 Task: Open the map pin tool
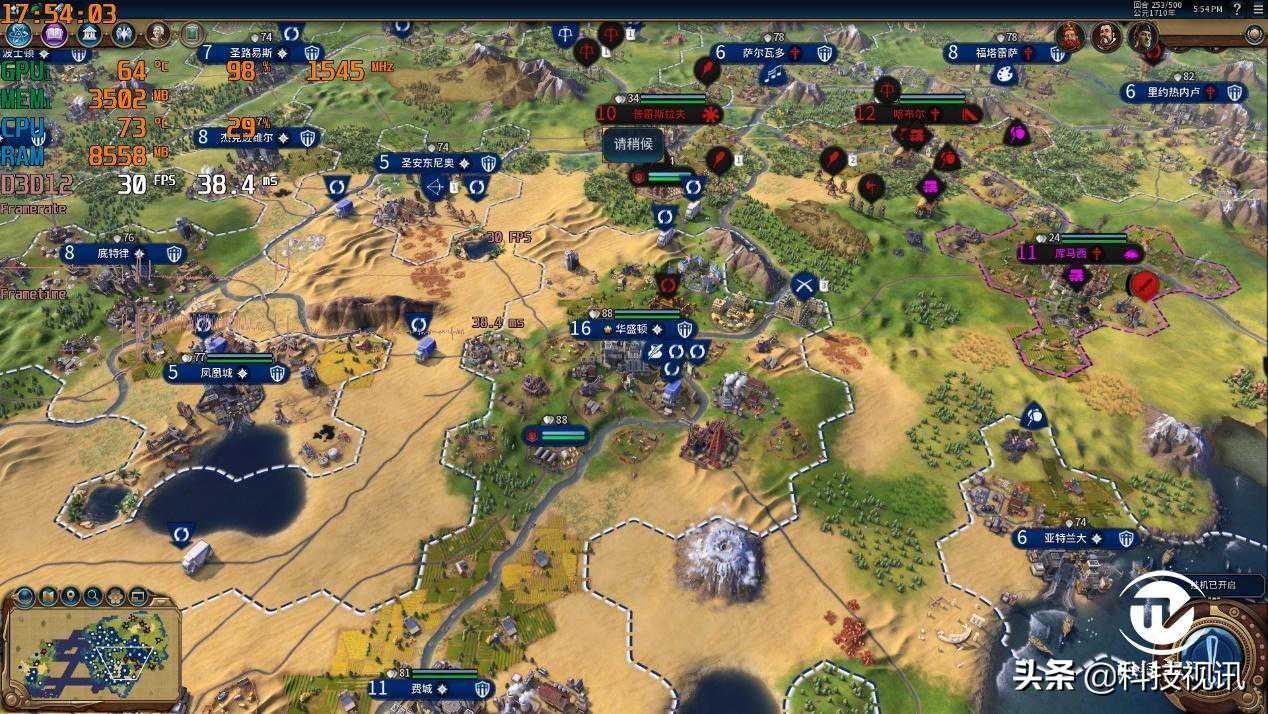(70, 597)
